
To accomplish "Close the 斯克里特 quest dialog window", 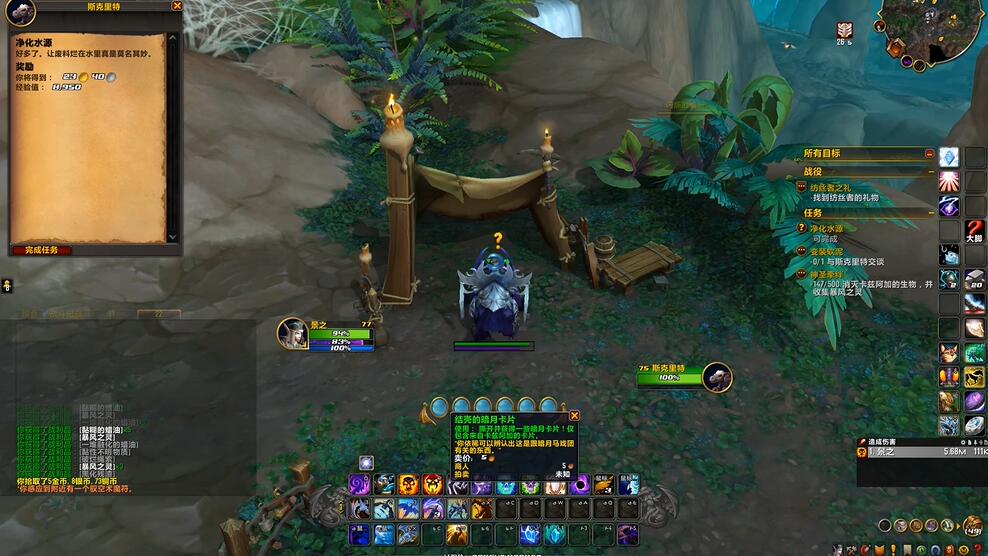I will click(x=177, y=6).
